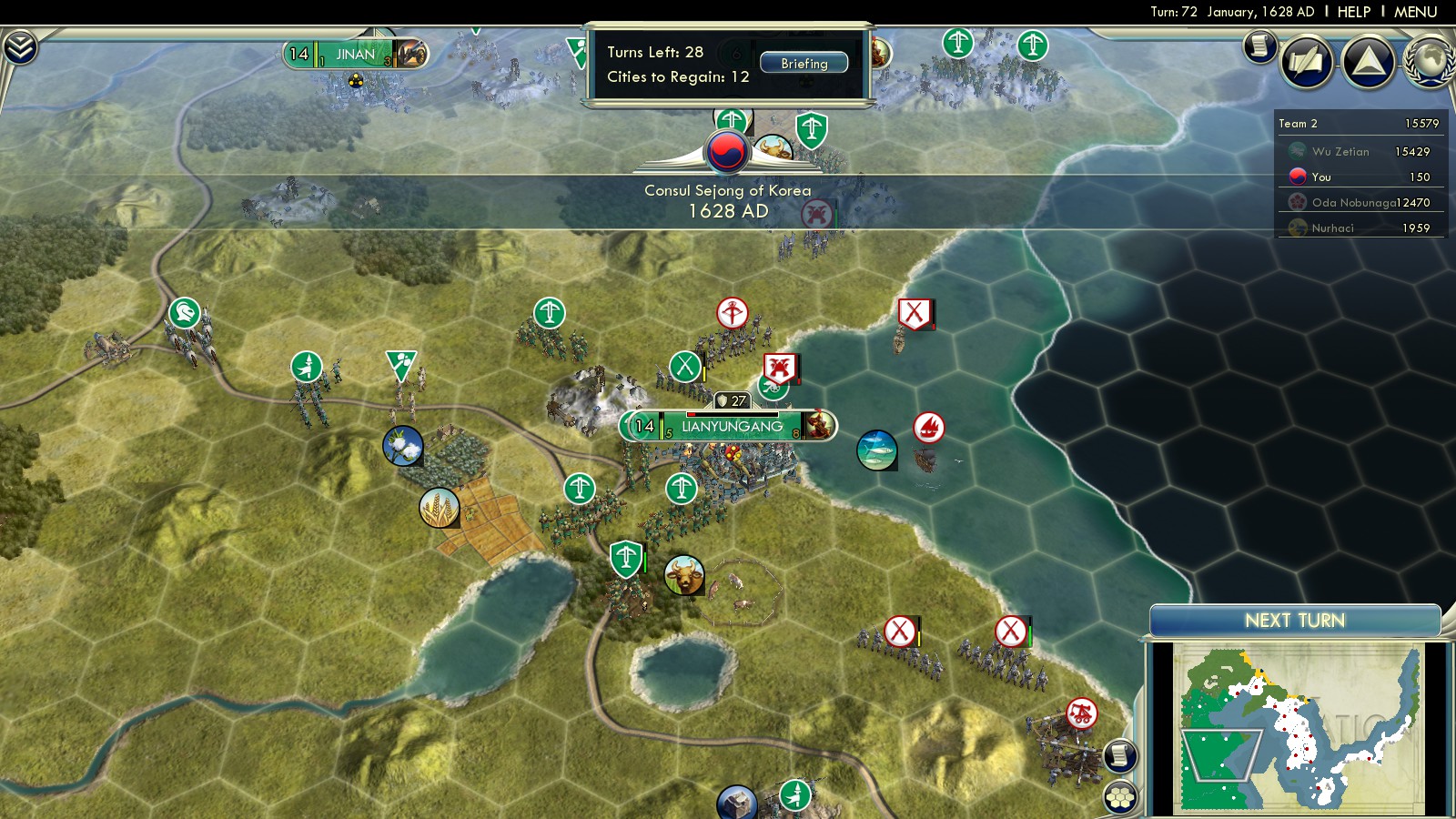Open the HELP menu

tap(1353, 12)
